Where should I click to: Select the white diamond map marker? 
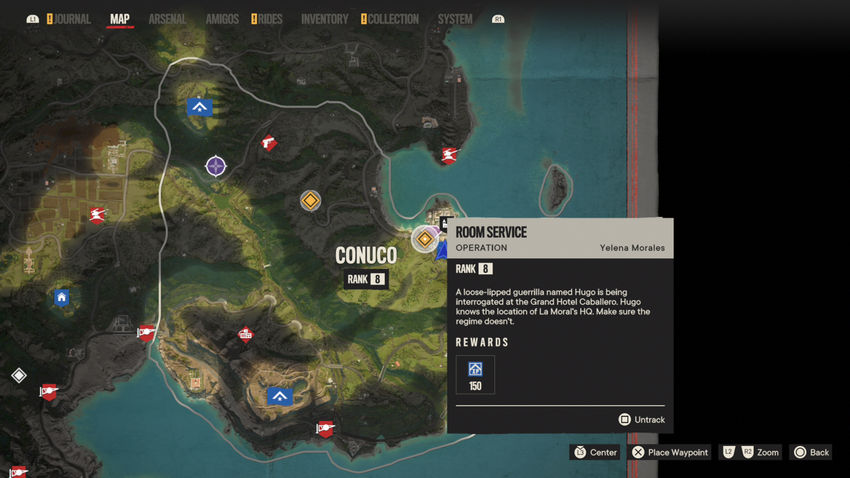pyautogui.click(x=19, y=376)
